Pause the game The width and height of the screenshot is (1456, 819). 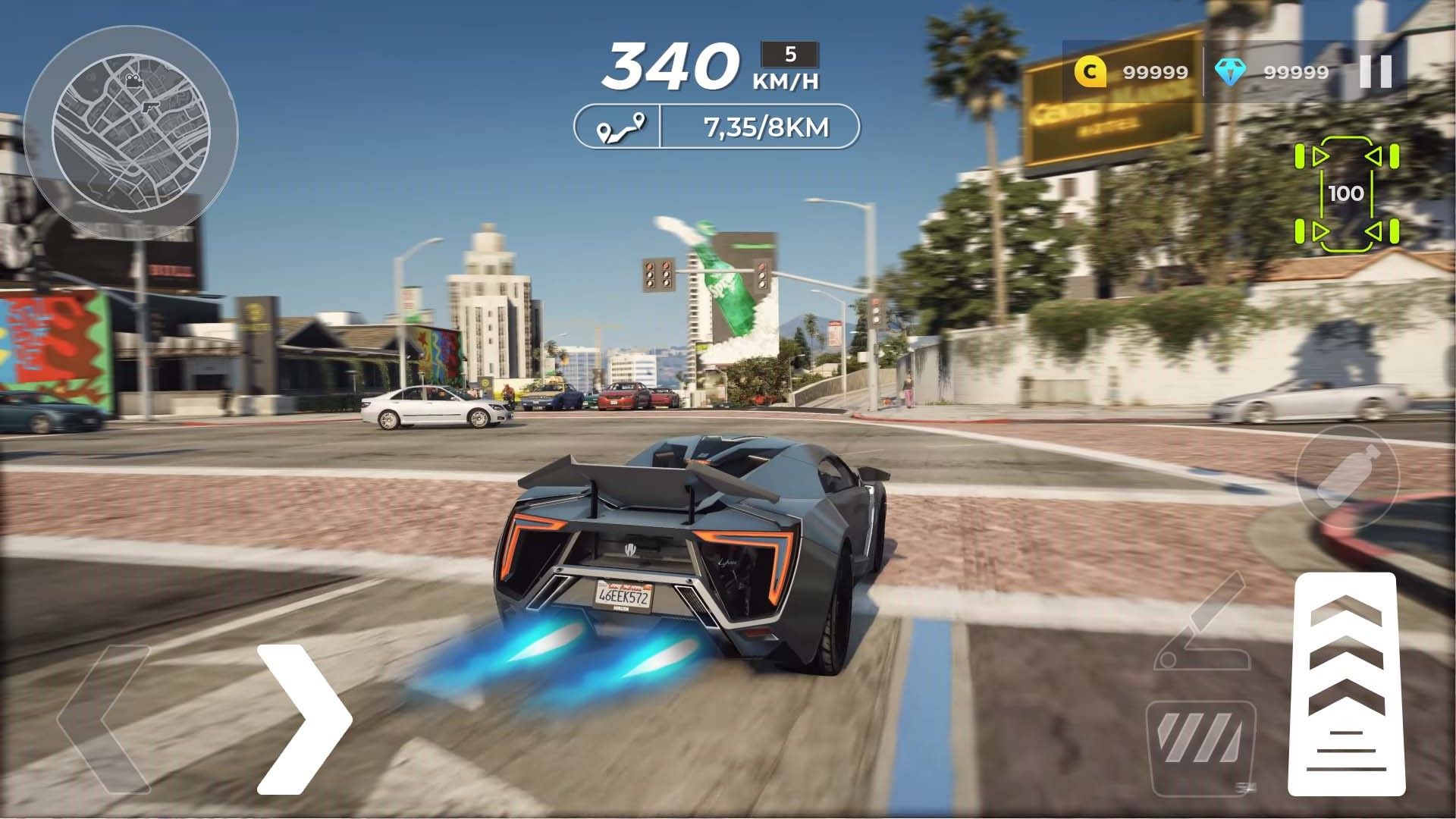tap(1376, 72)
